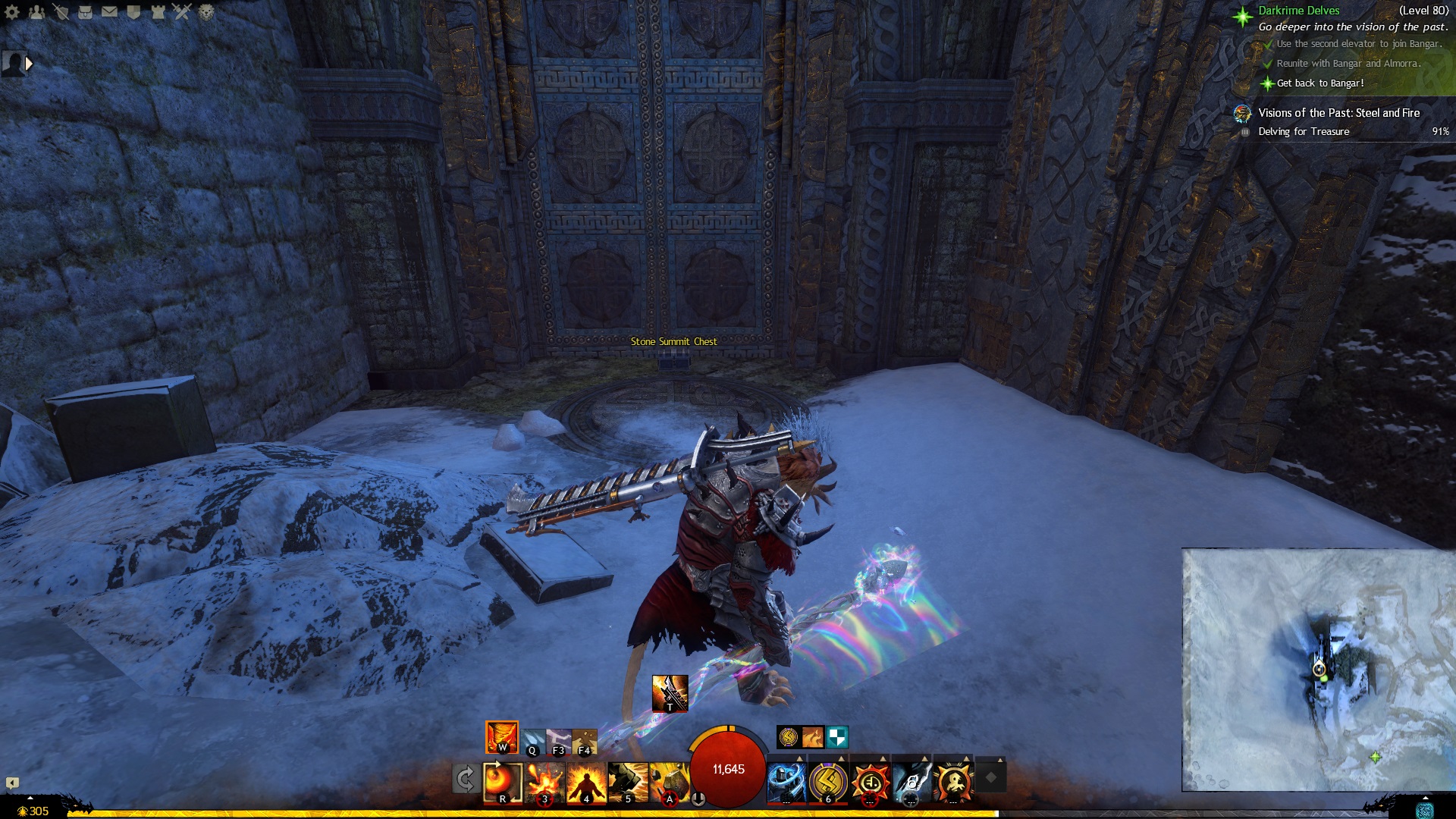
Task: Open the PvP crossed swords icon
Action: tap(182, 12)
